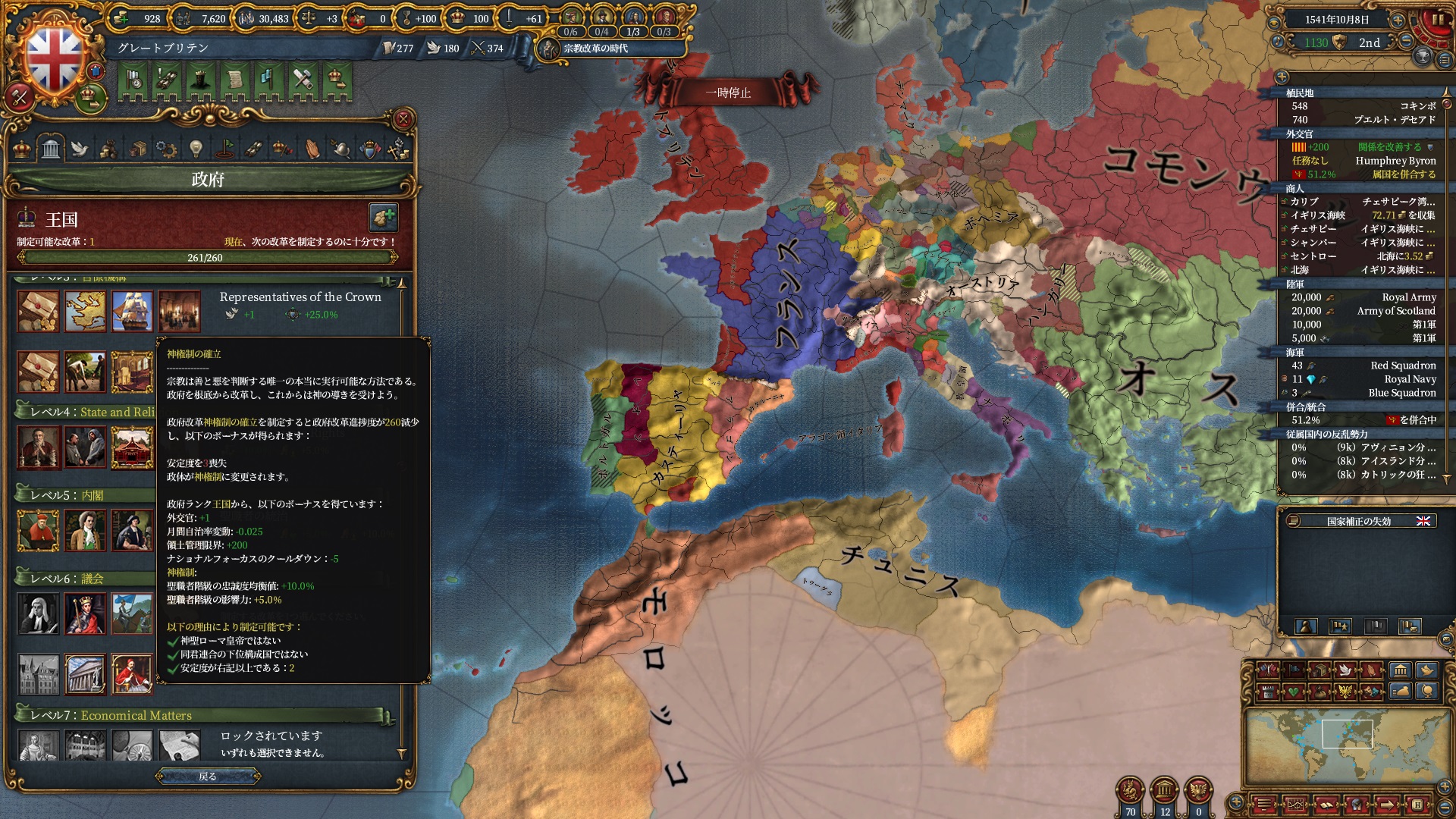Open the technology gears tab
1456x819 pixels.
(x=166, y=149)
